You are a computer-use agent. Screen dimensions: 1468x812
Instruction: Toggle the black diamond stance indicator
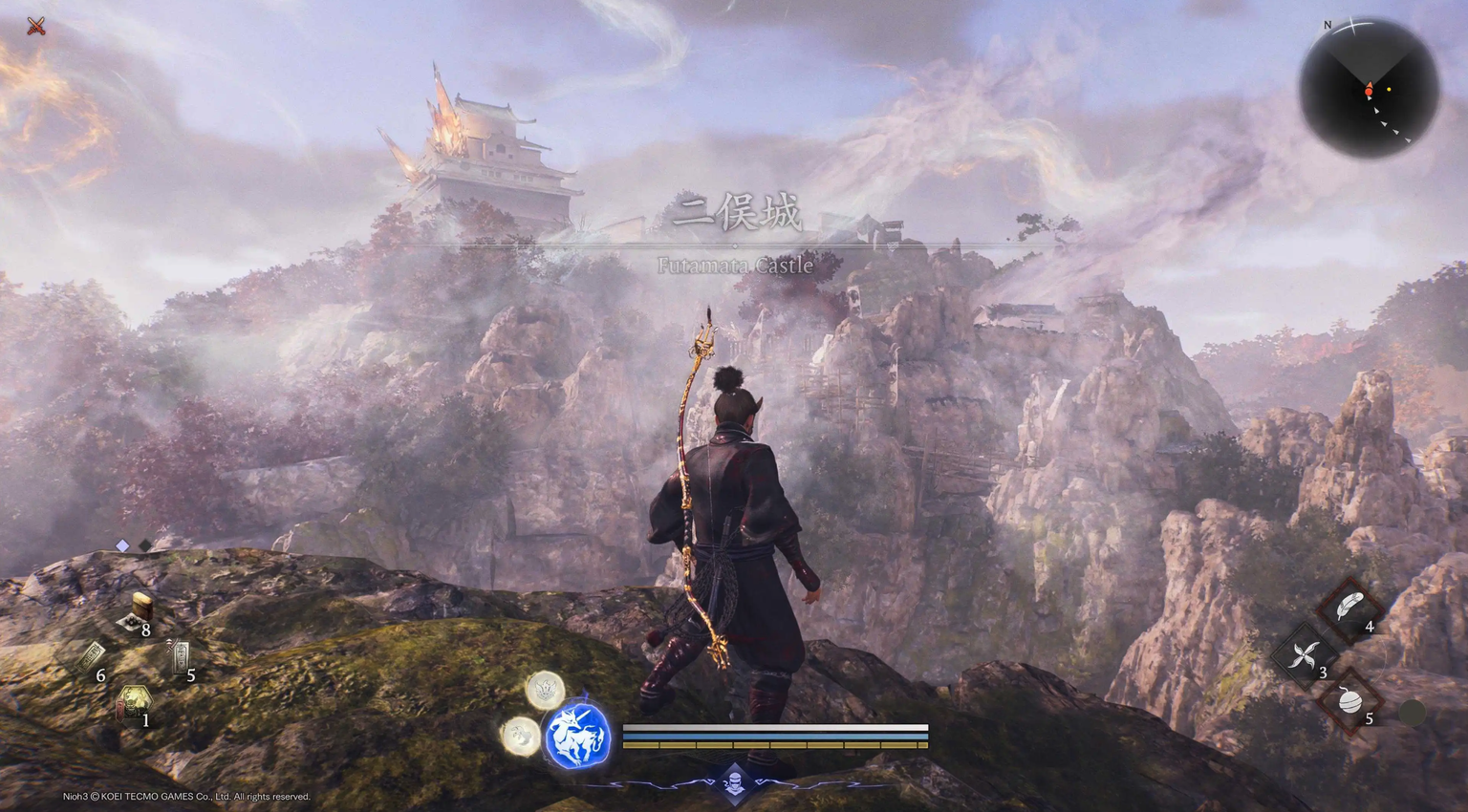(x=144, y=545)
